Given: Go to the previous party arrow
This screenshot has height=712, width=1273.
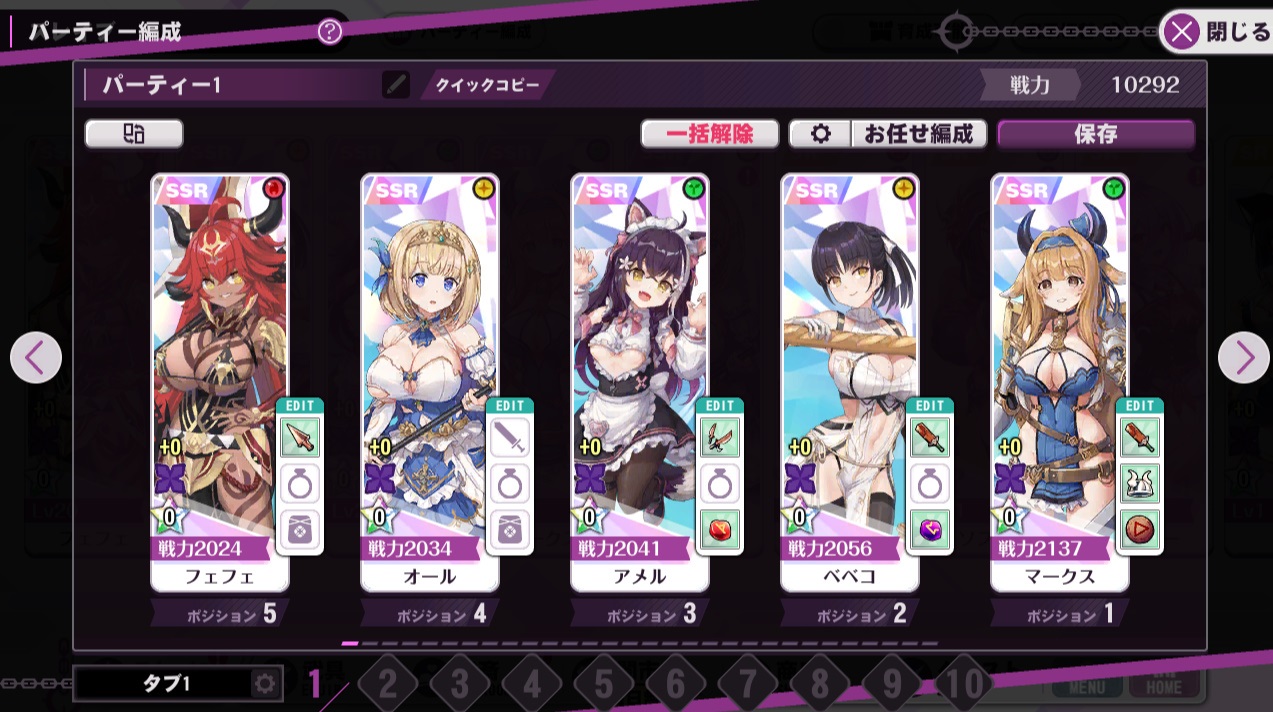Looking at the screenshot, I should pyautogui.click(x=36, y=357).
